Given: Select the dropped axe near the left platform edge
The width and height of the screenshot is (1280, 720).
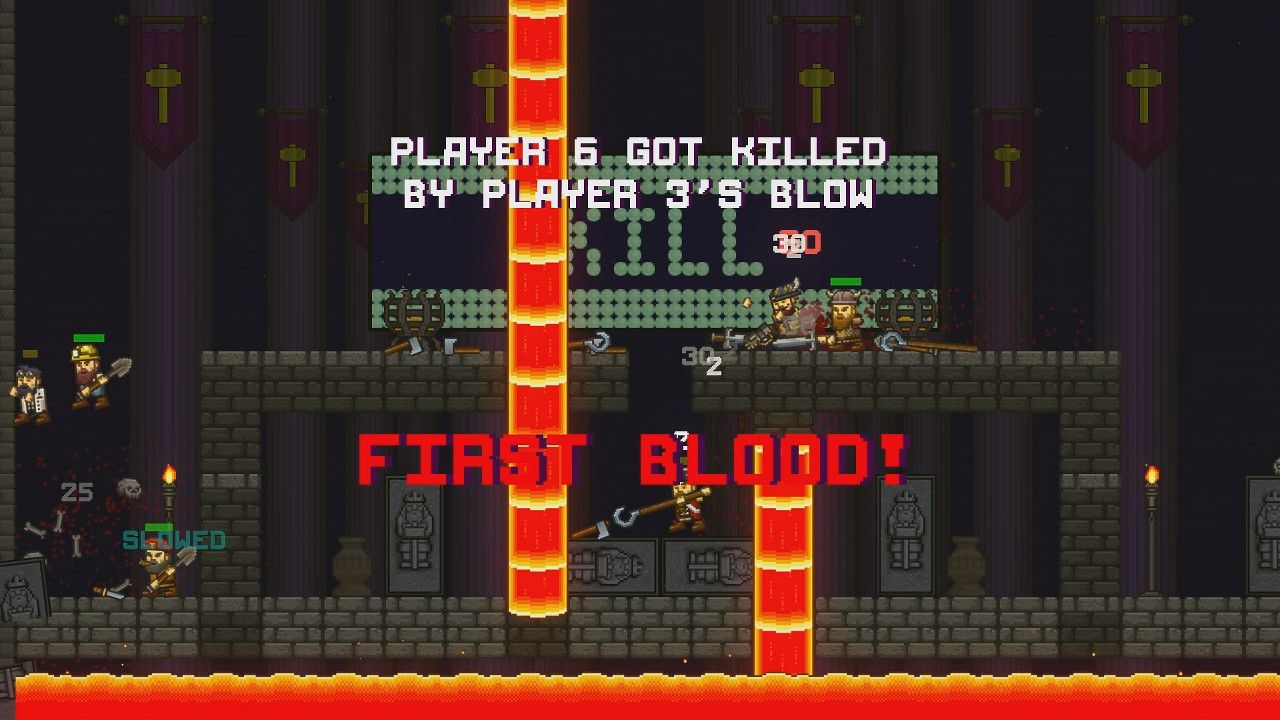Looking at the screenshot, I should tap(415, 350).
